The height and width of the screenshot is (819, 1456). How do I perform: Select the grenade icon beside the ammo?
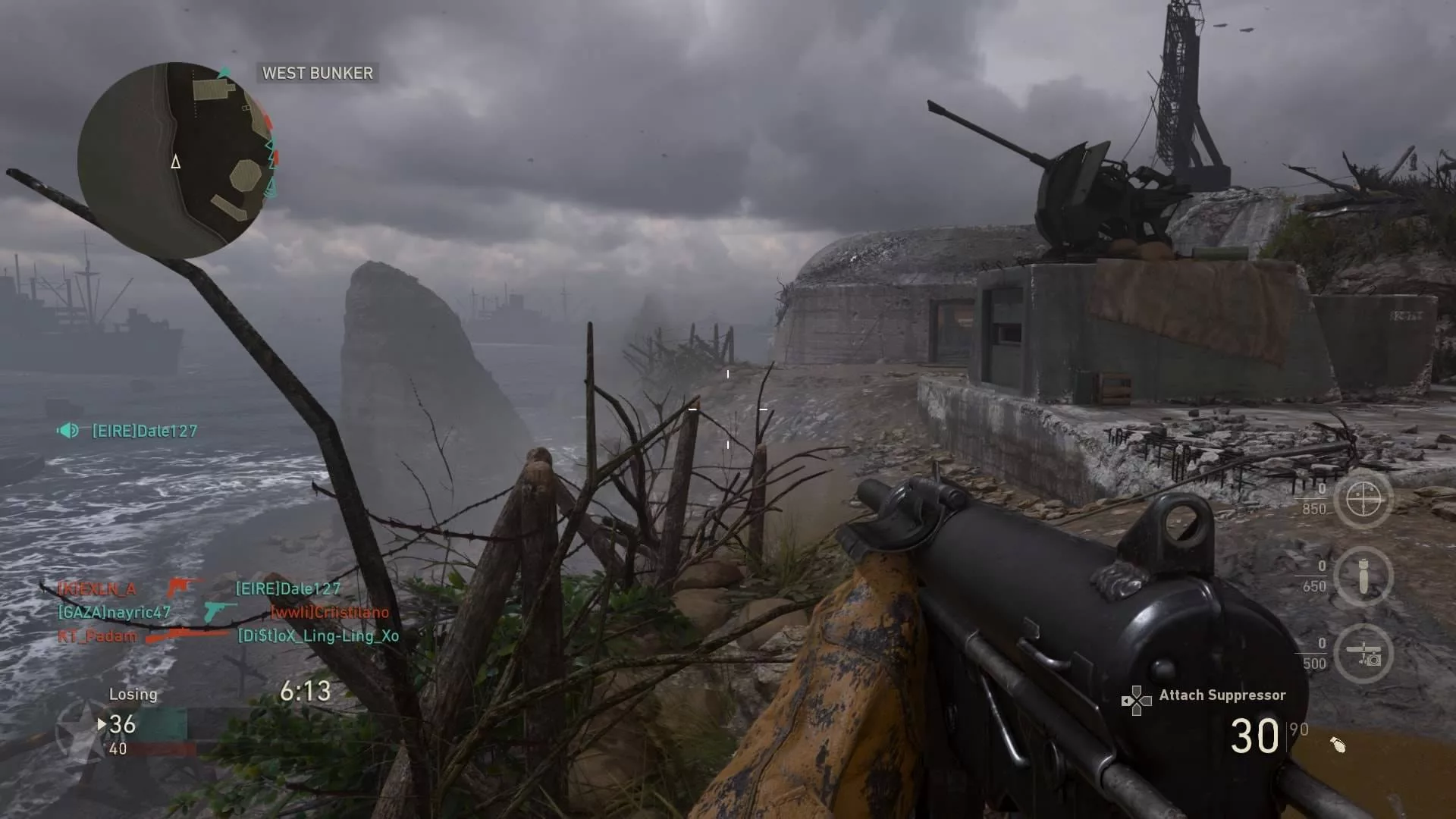(1338, 745)
